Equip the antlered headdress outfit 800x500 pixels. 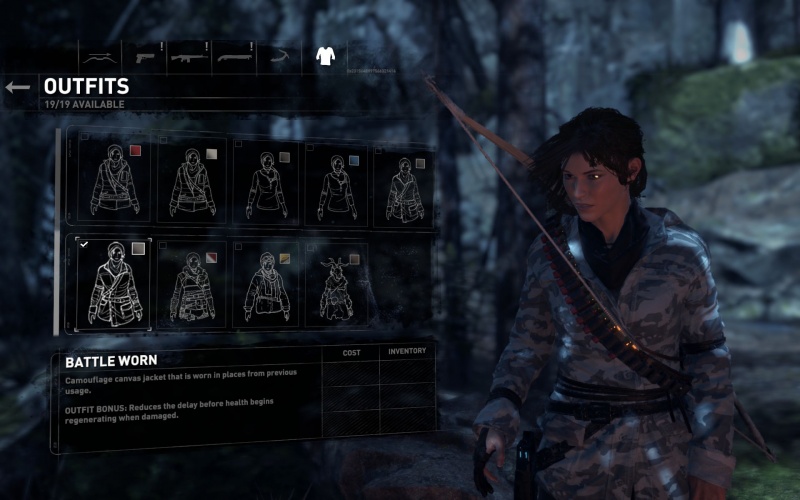pyautogui.click(x=337, y=282)
